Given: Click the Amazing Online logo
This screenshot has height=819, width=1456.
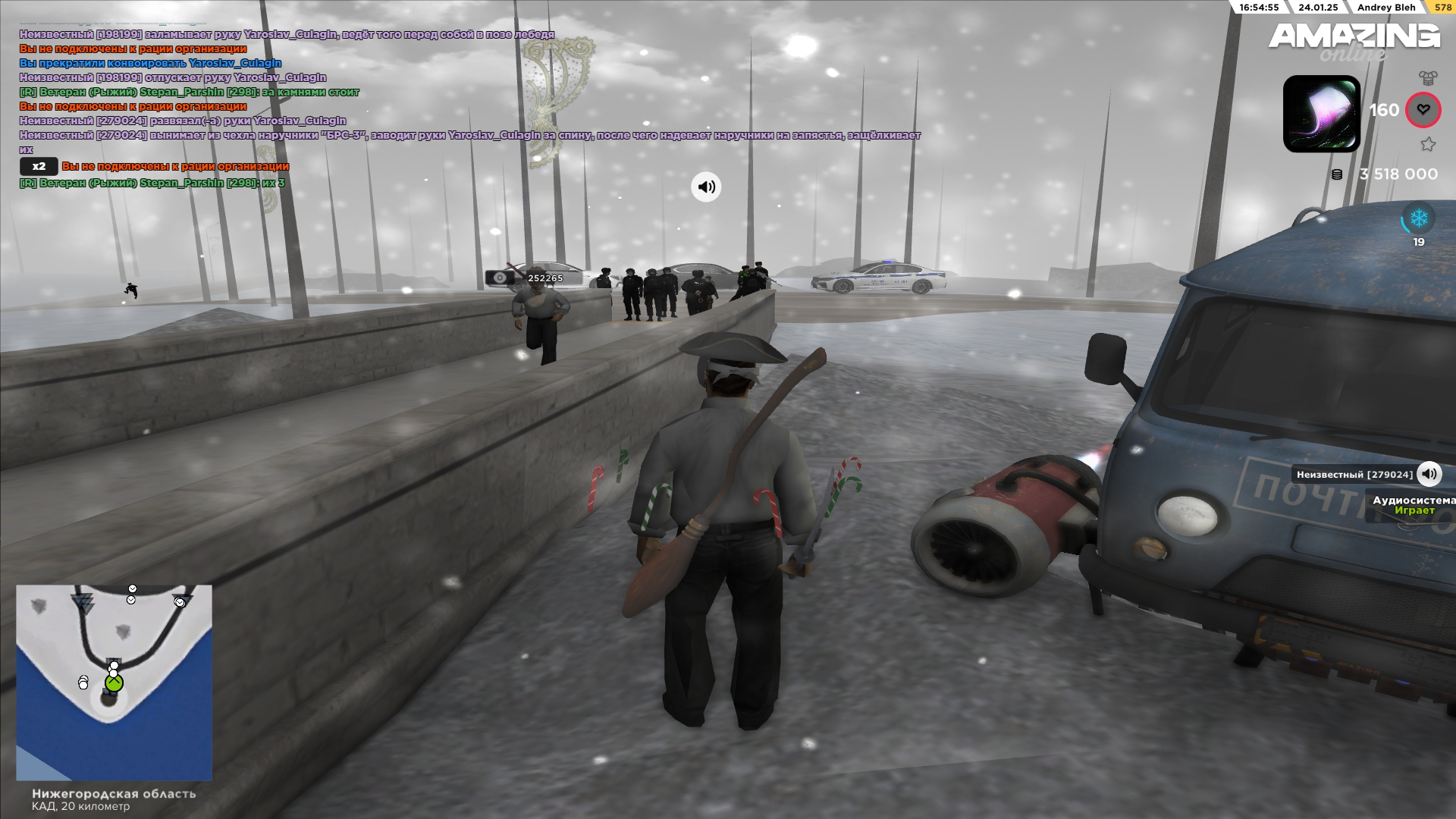Looking at the screenshot, I should coord(1354,40).
